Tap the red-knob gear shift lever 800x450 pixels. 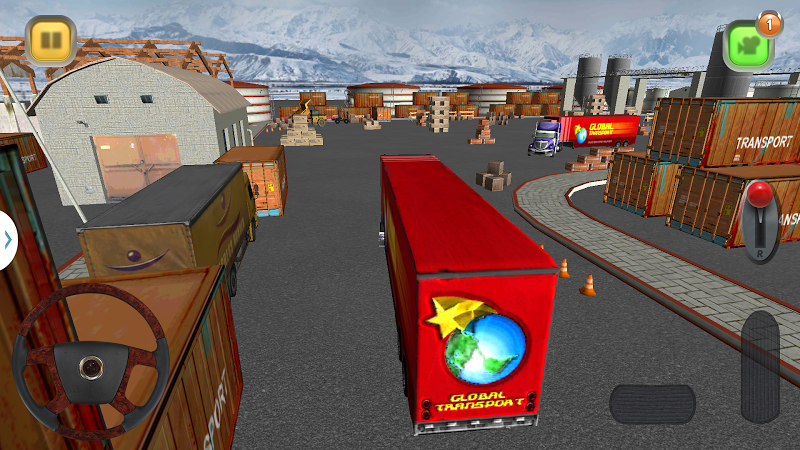(761, 221)
